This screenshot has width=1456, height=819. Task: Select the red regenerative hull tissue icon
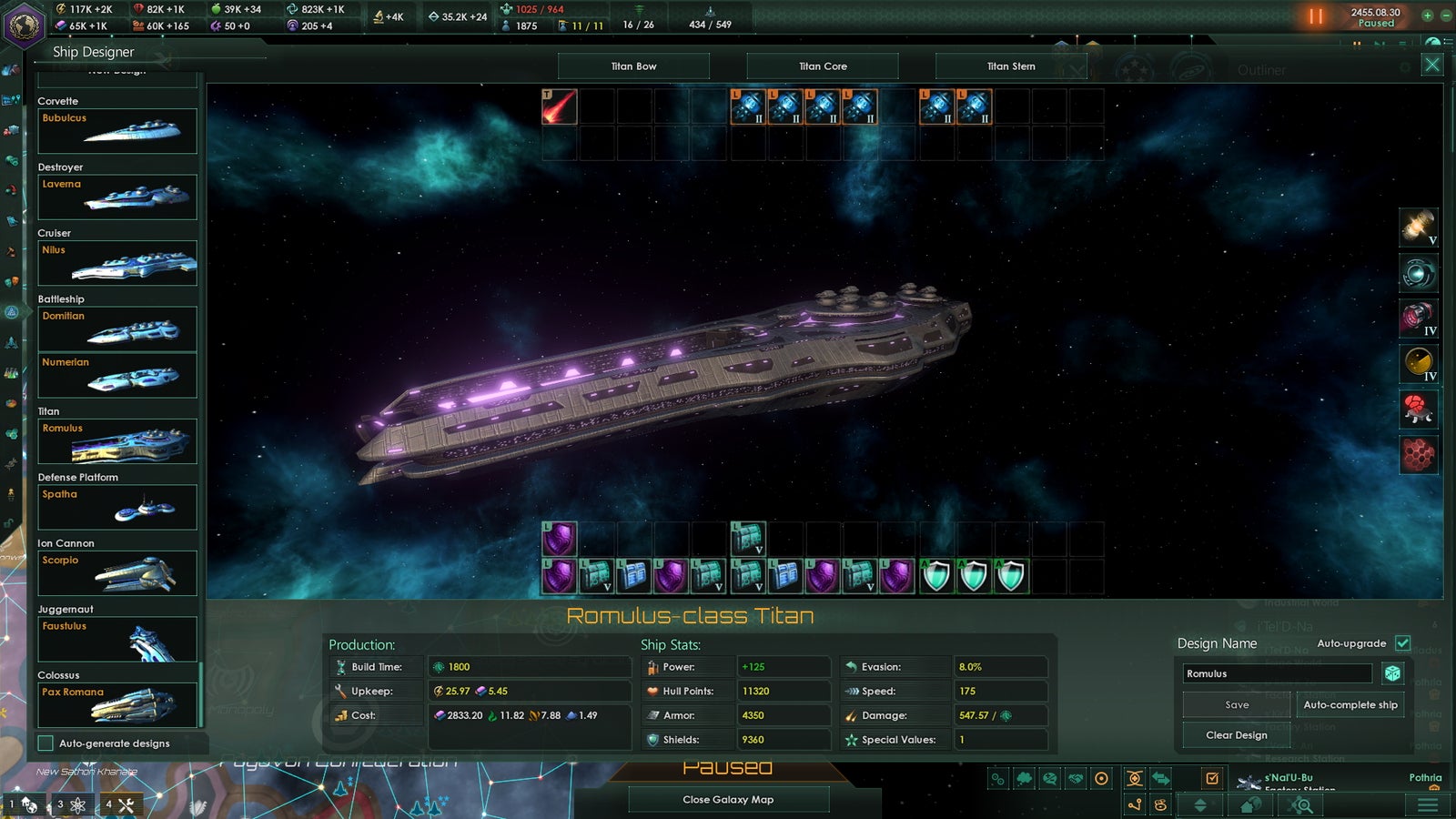coord(1417,408)
